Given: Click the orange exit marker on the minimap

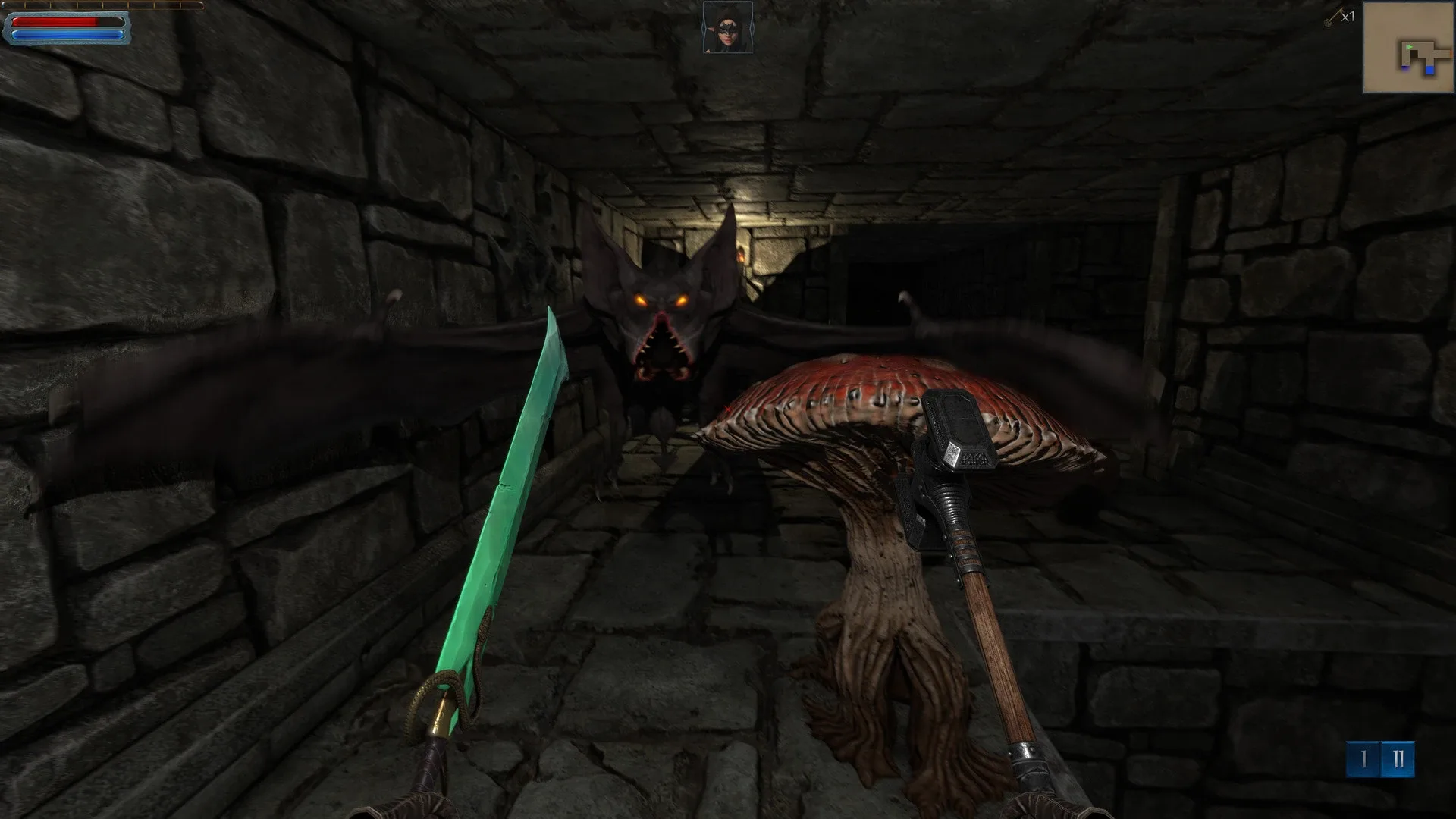Looking at the screenshot, I should point(1451,54).
